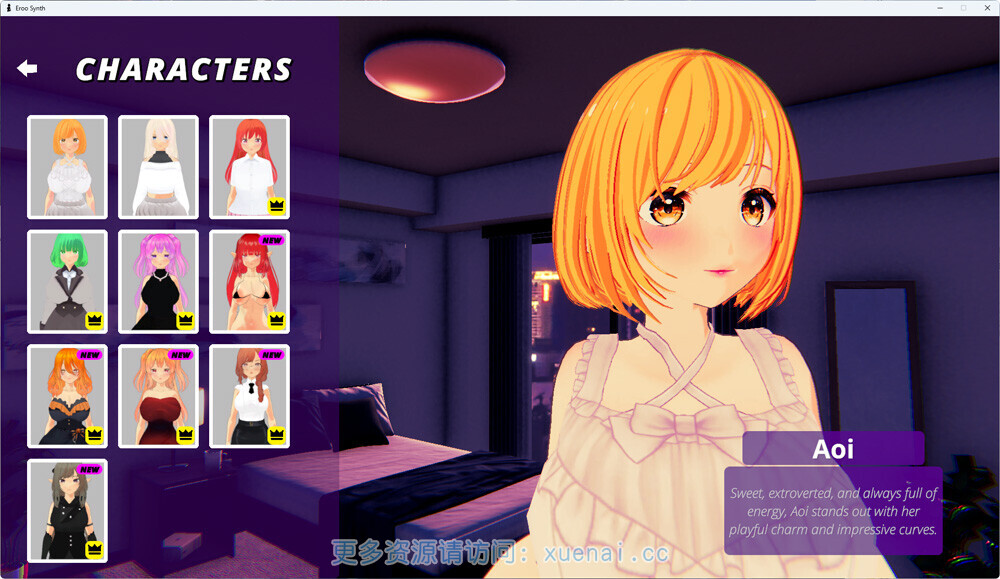
Task: Close the Eroo Synth window
Action: click(985, 8)
